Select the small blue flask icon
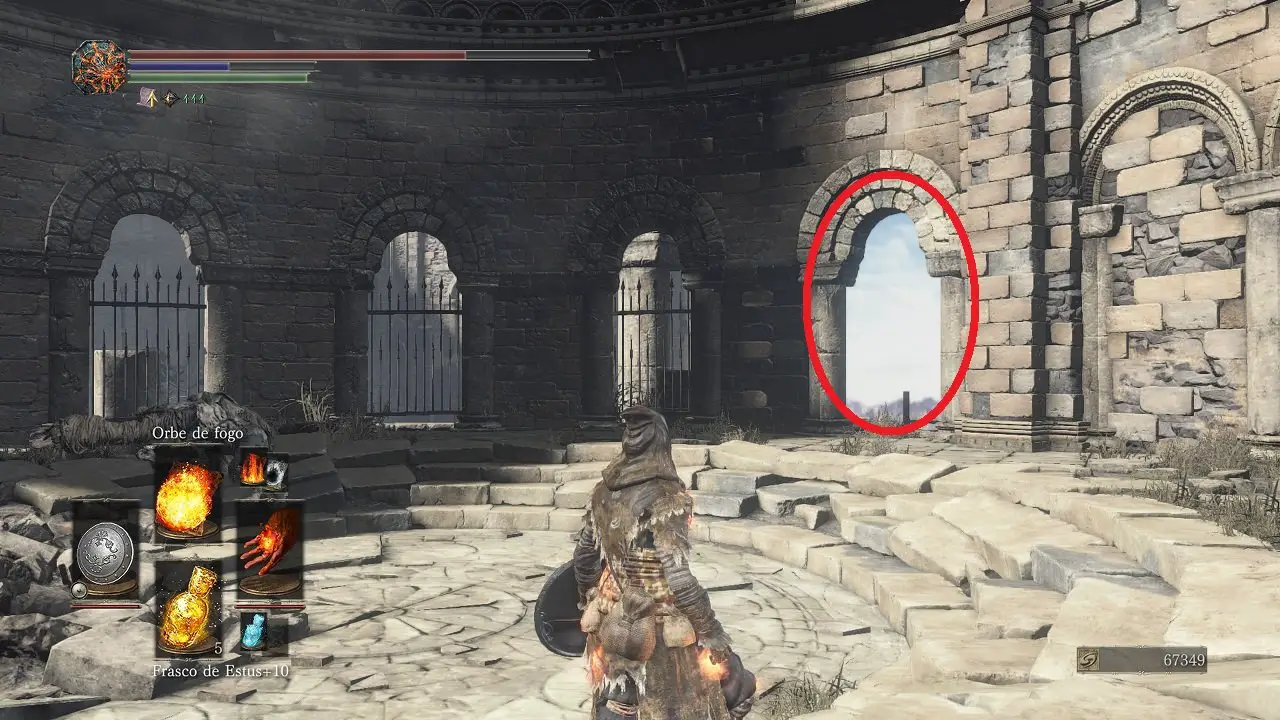Image resolution: width=1280 pixels, height=720 pixels. [254, 631]
